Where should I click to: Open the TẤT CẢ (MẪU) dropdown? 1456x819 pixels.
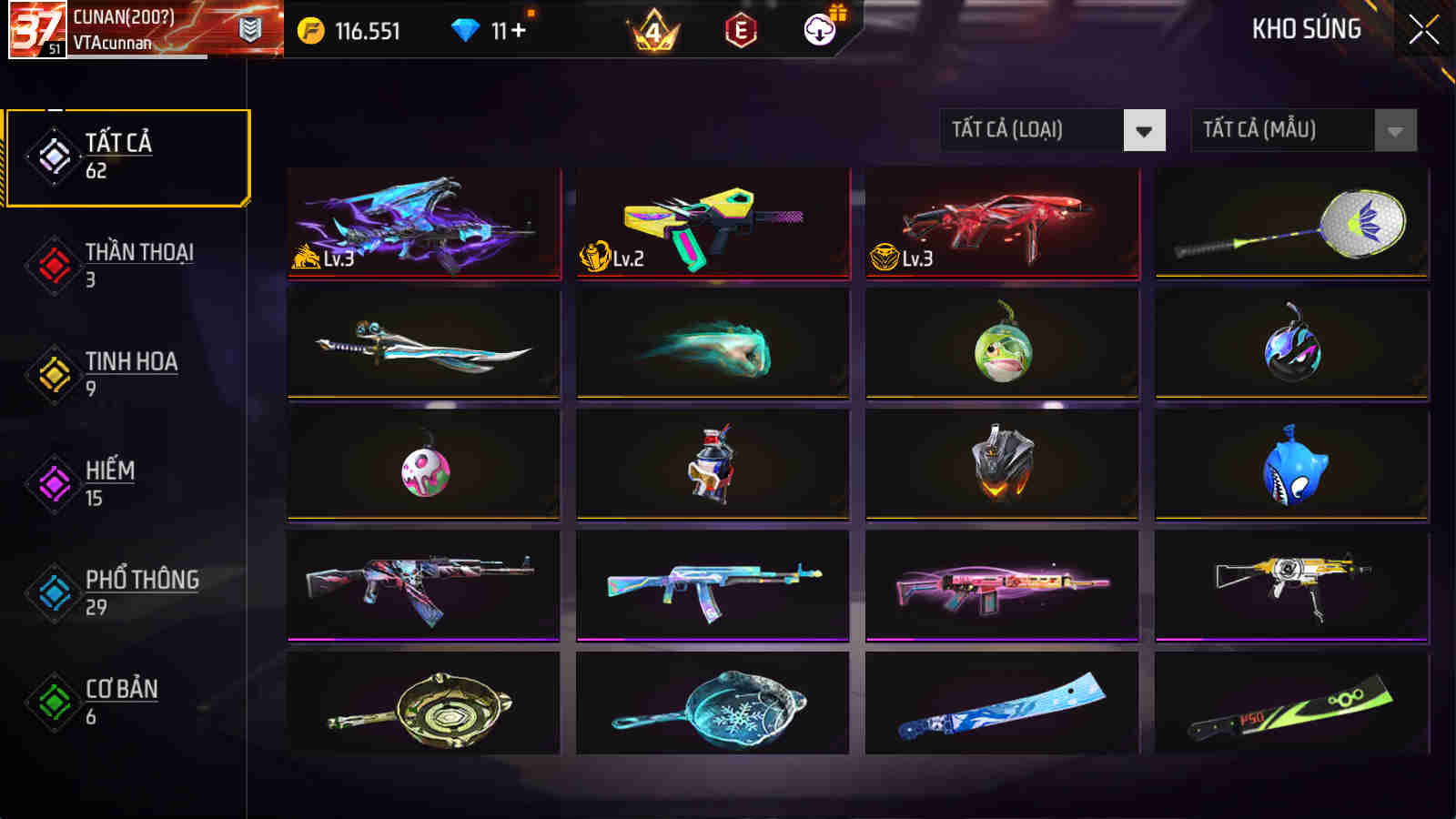1283,129
